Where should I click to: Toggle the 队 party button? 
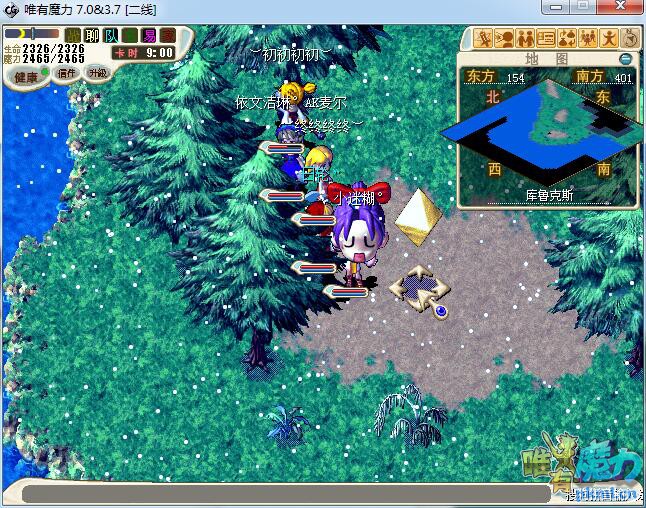110,36
